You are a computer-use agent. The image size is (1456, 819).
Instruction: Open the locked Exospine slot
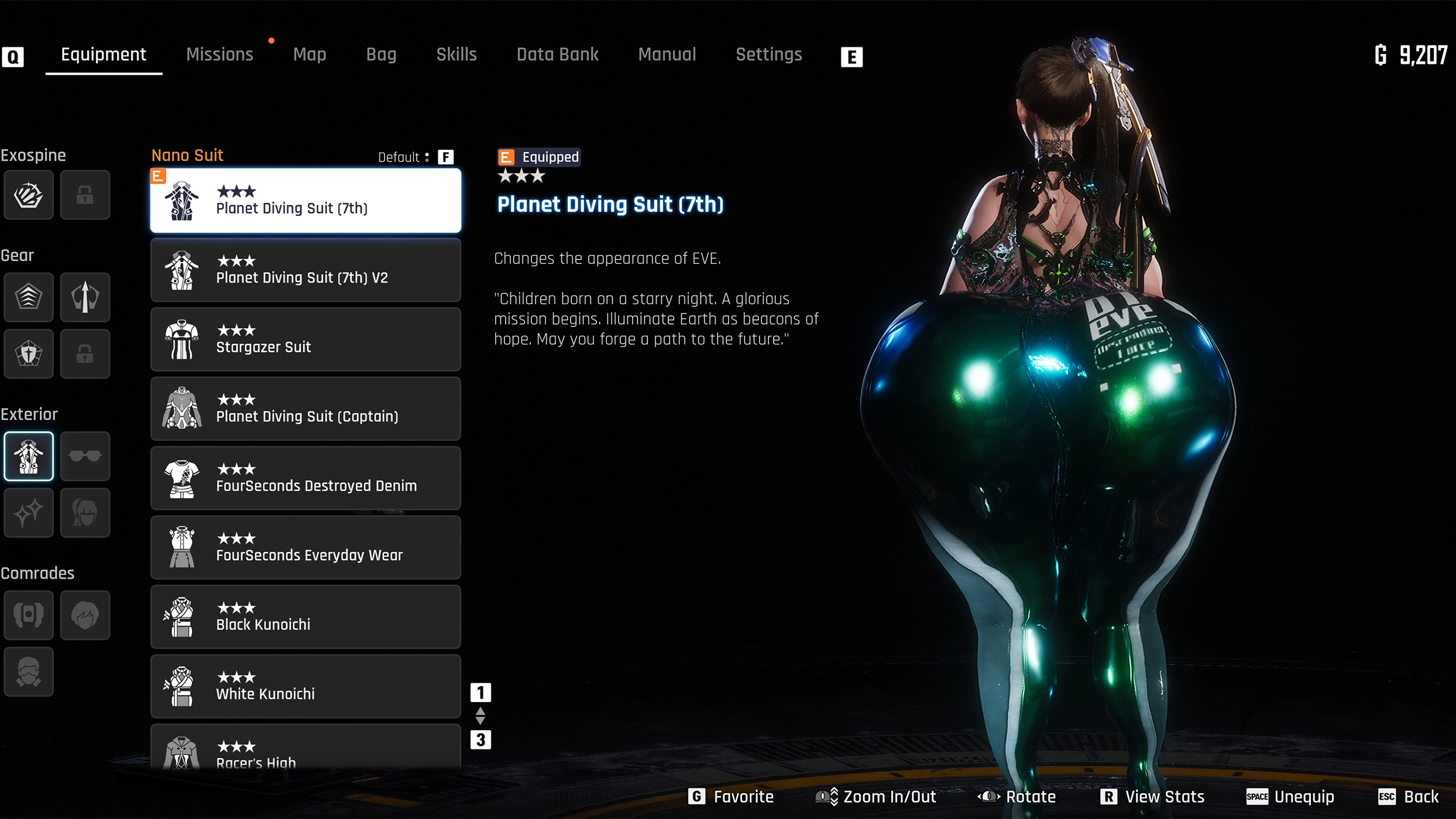coord(85,195)
